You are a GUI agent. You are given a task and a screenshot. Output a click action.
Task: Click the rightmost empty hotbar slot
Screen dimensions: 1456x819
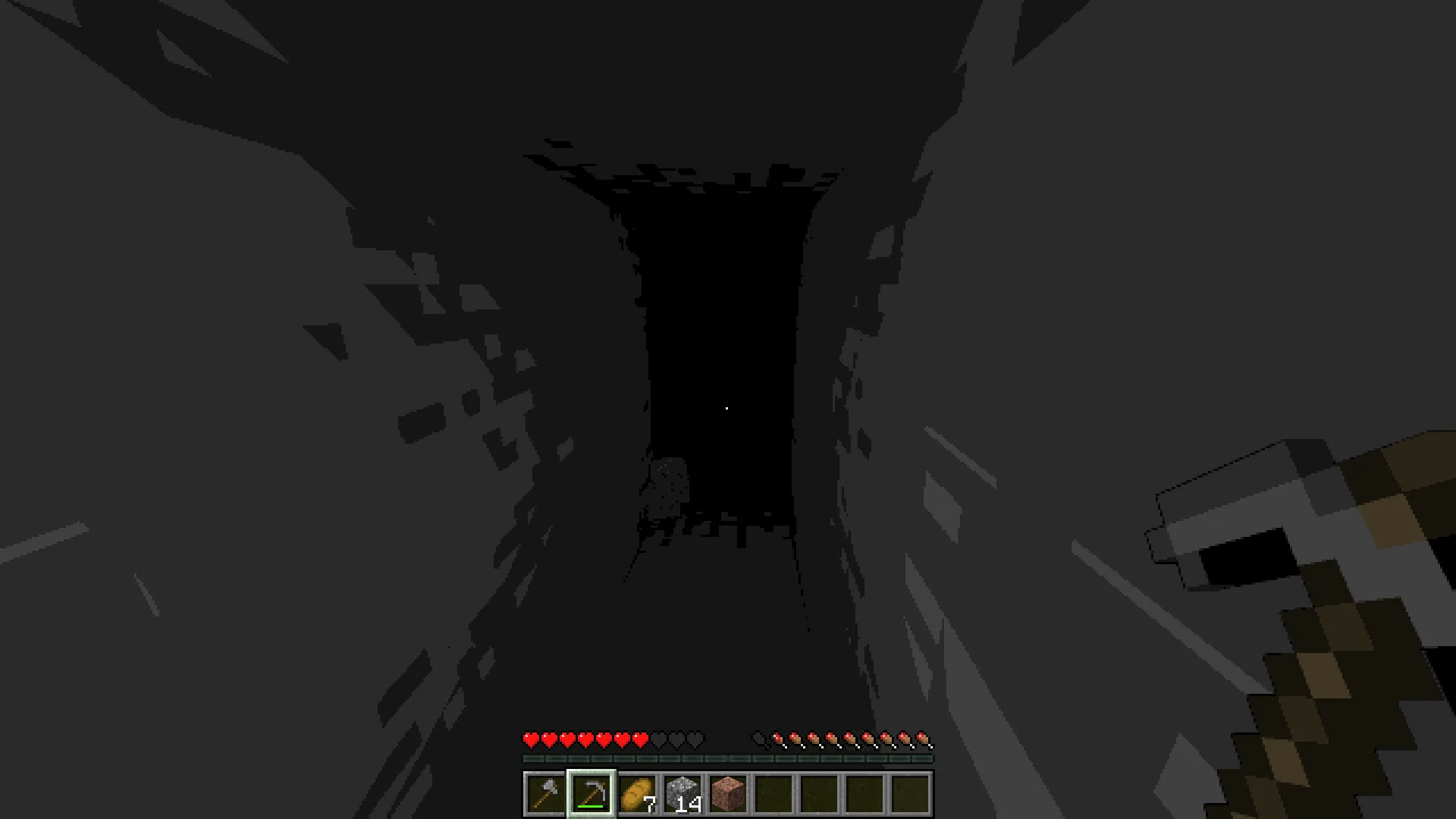point(908,793)
